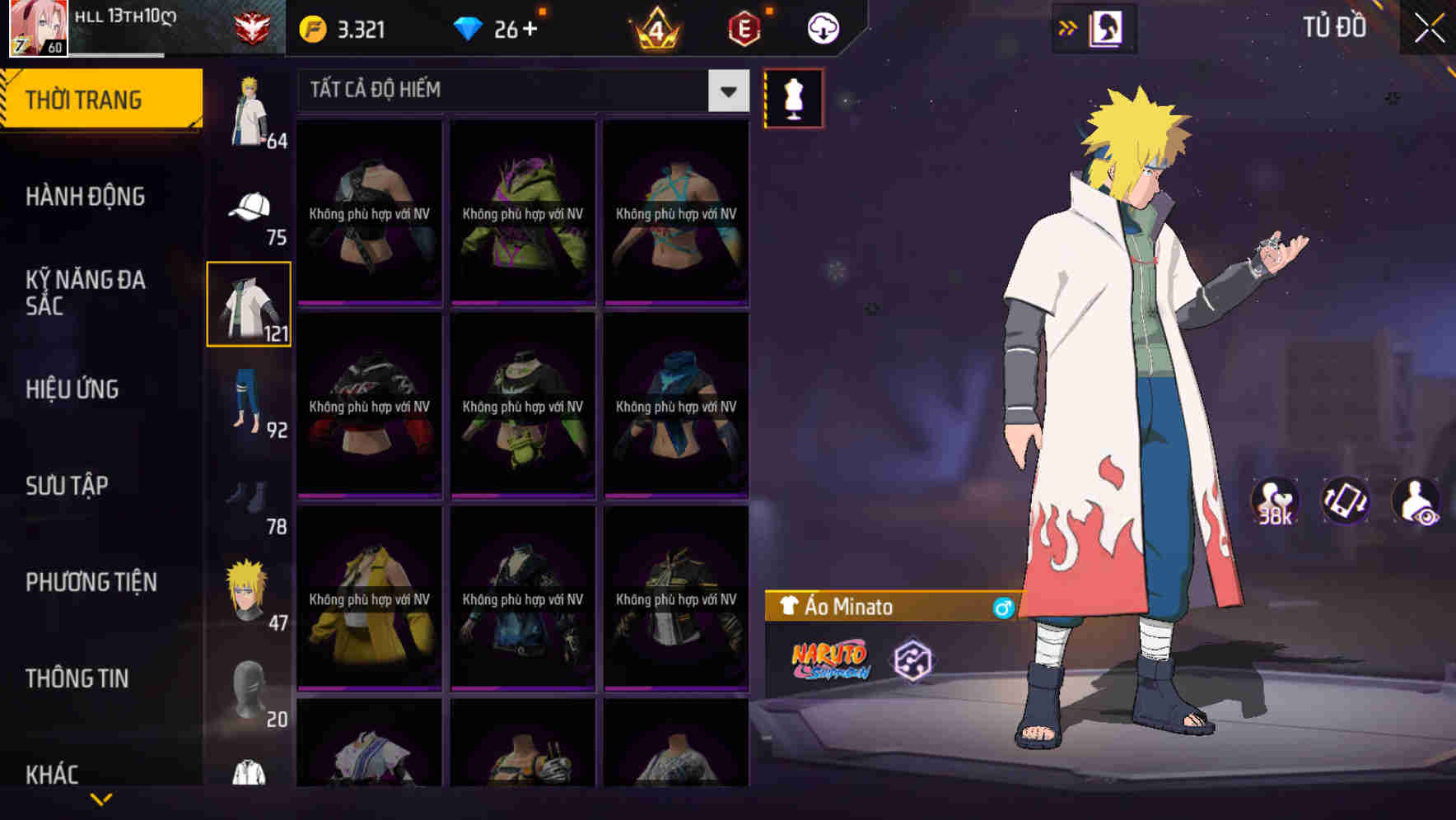Select the pants category icon with 92 items
The image size is (1456, 820).
(249, 399)
